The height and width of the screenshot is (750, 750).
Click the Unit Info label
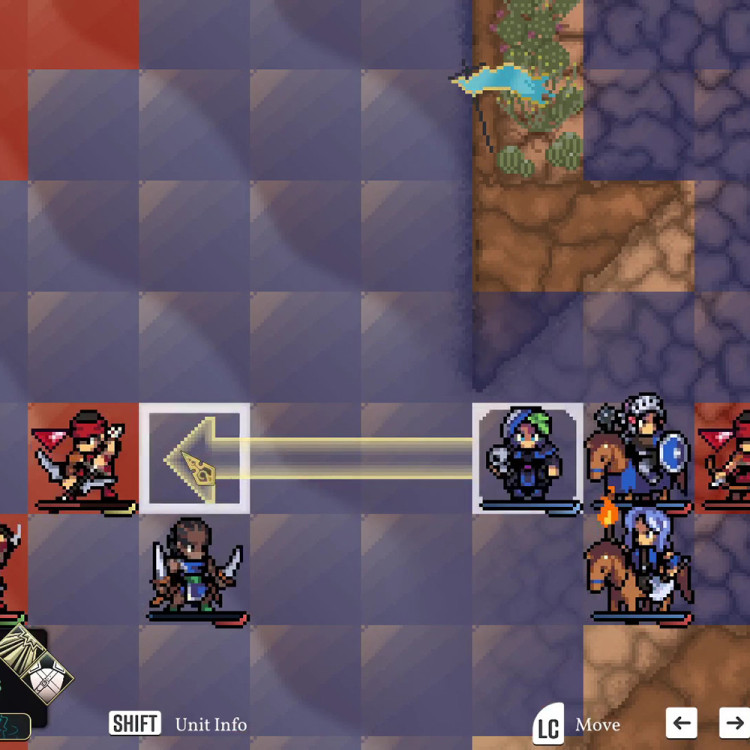click(211, 724)
